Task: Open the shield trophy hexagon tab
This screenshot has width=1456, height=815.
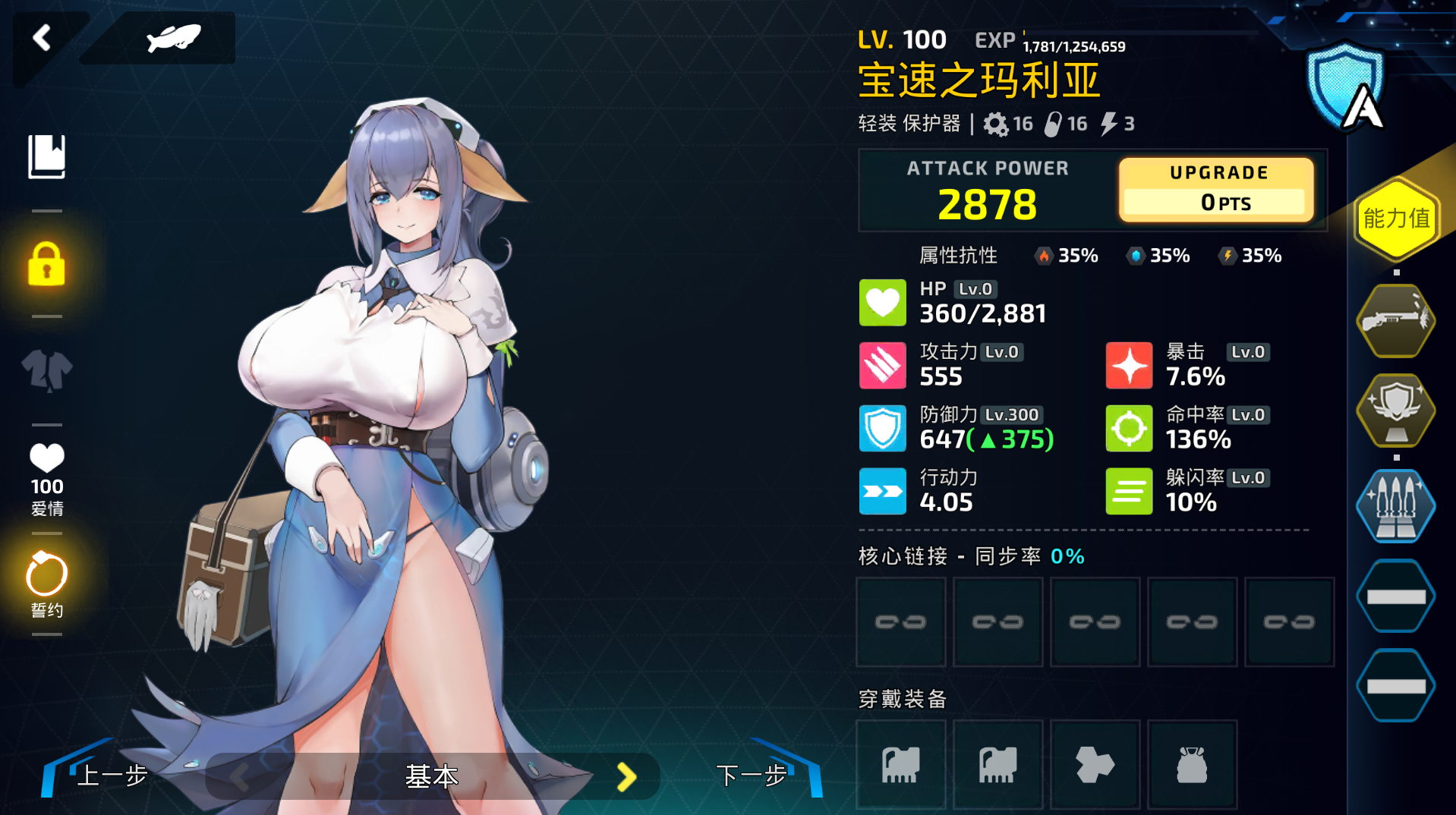Action: [x=1395, y=410]
